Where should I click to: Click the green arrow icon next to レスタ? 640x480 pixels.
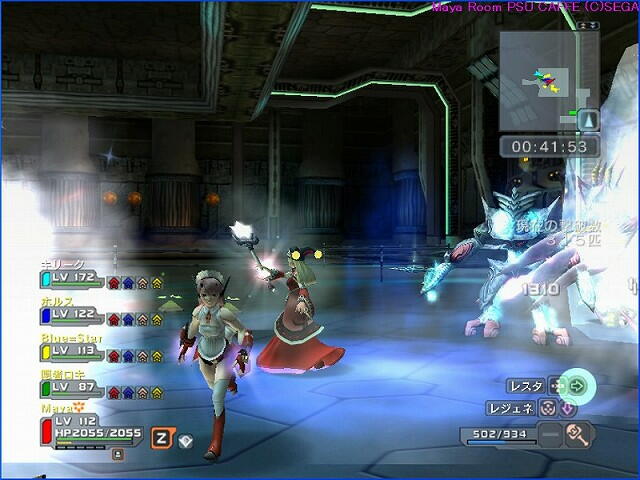(577, 385)
